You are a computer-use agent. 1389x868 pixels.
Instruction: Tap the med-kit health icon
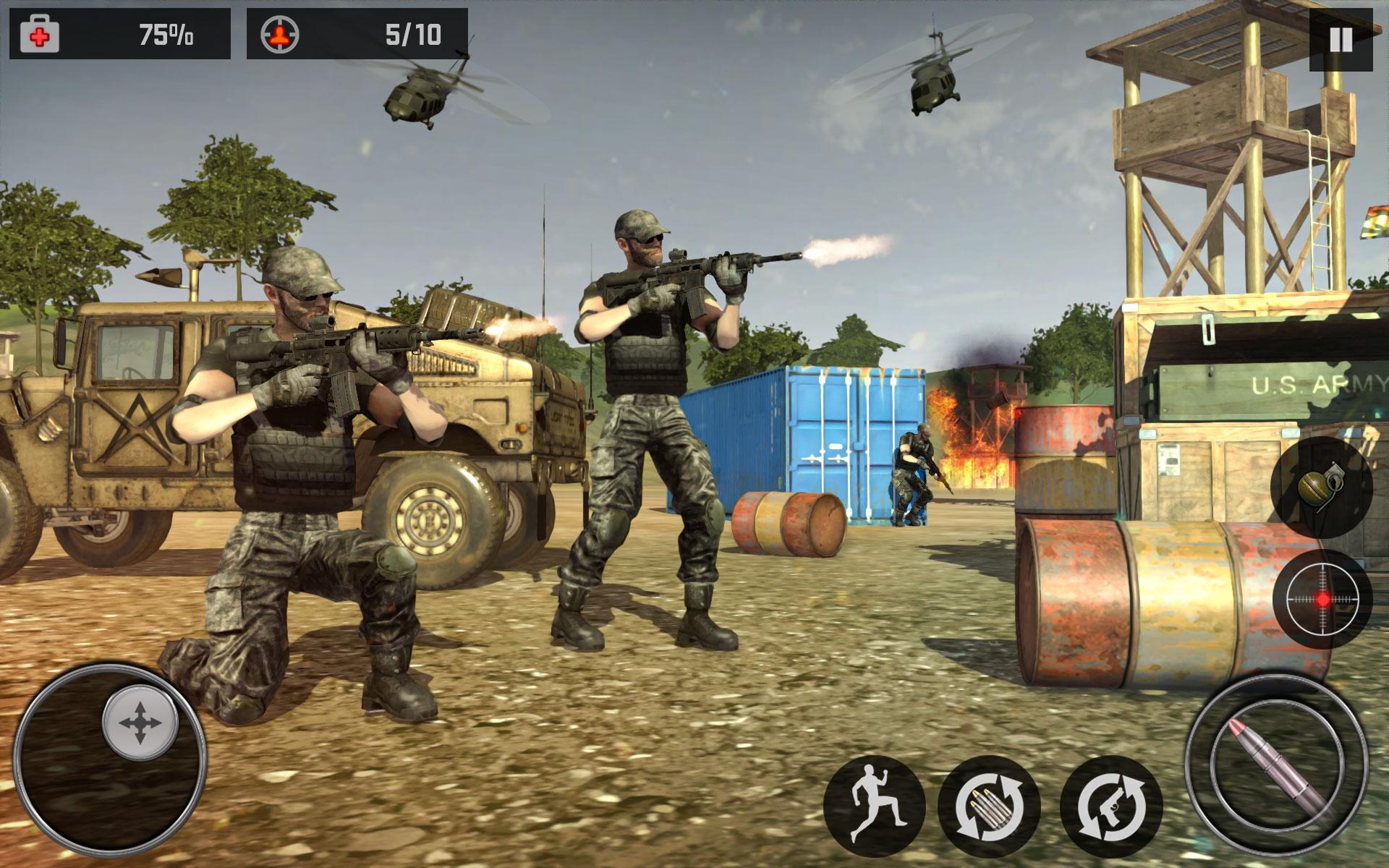tap(41, 32)
